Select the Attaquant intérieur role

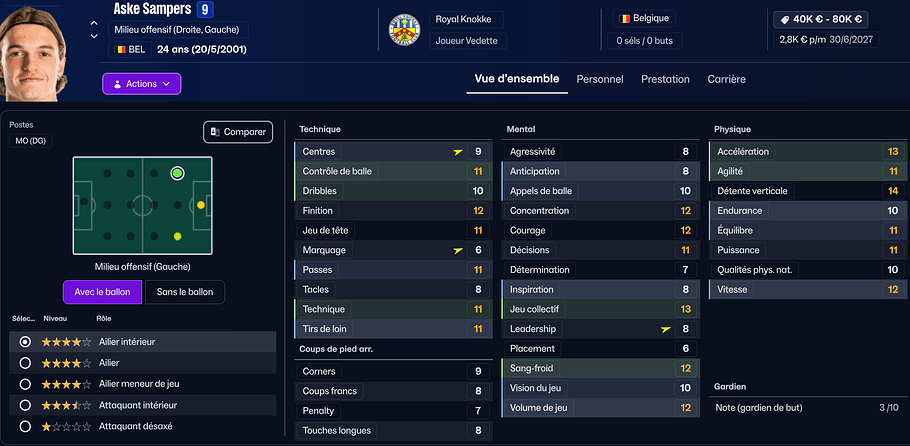point(25,405)
